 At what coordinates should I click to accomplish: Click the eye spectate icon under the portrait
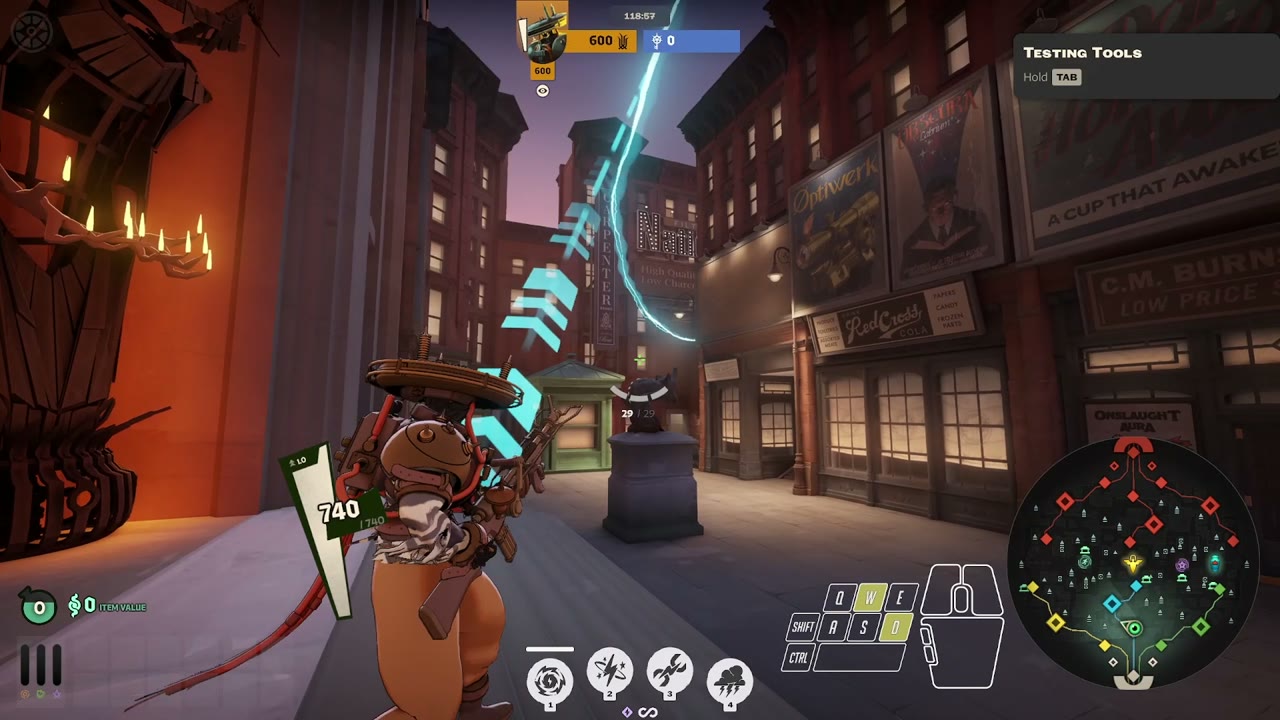pyautogui.click(x=542, y=91)
